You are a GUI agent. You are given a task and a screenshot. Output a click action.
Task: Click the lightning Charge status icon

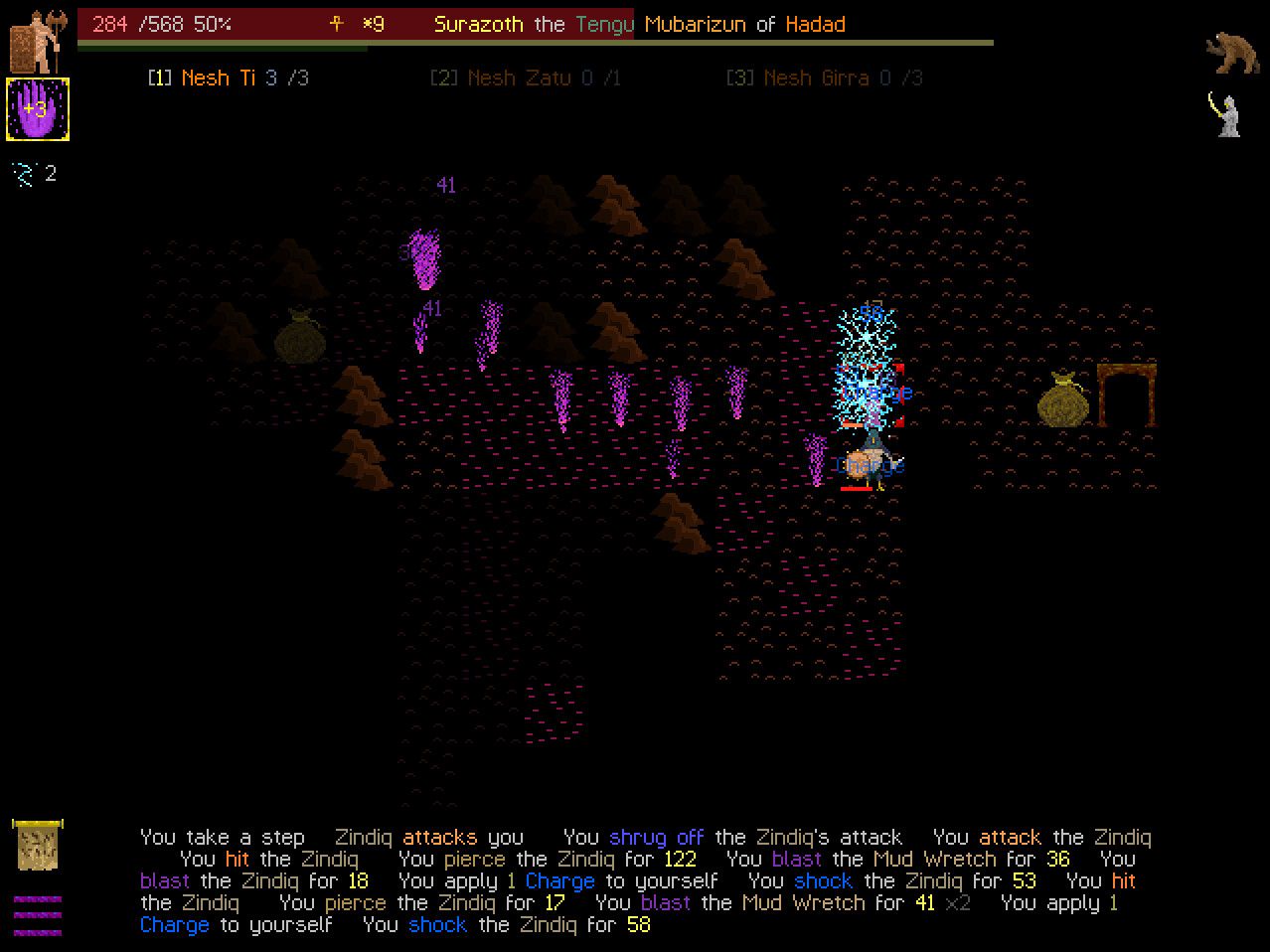click(23, 175)
